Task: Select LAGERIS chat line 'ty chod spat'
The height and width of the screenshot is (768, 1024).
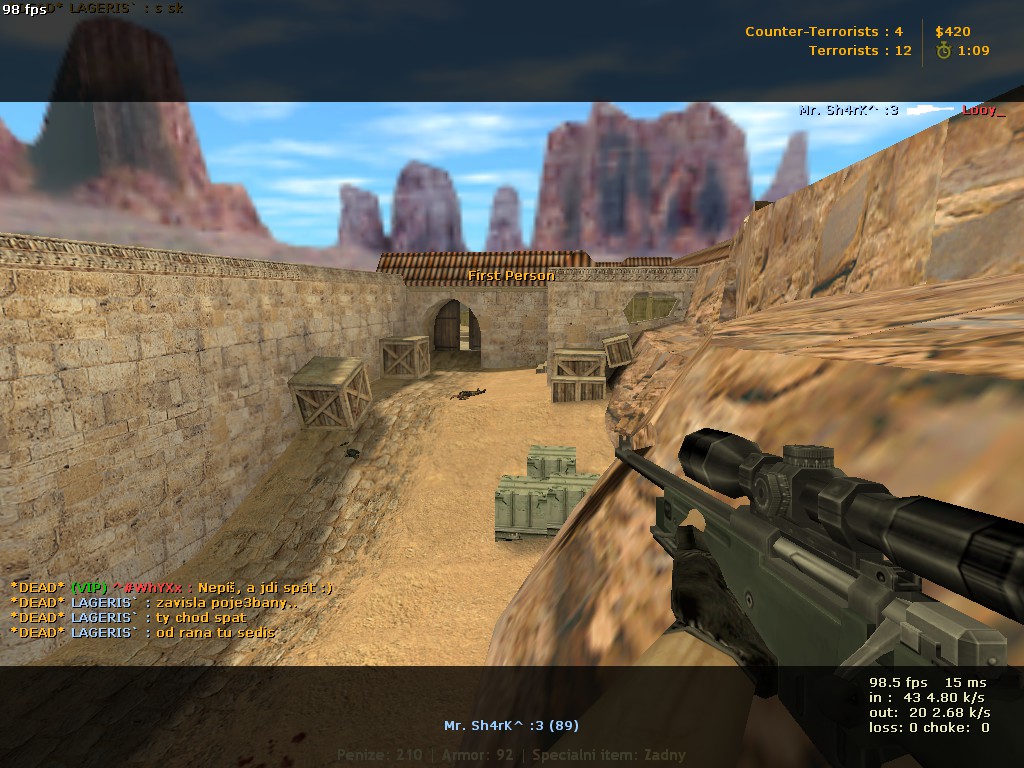Action: [128, 618]
